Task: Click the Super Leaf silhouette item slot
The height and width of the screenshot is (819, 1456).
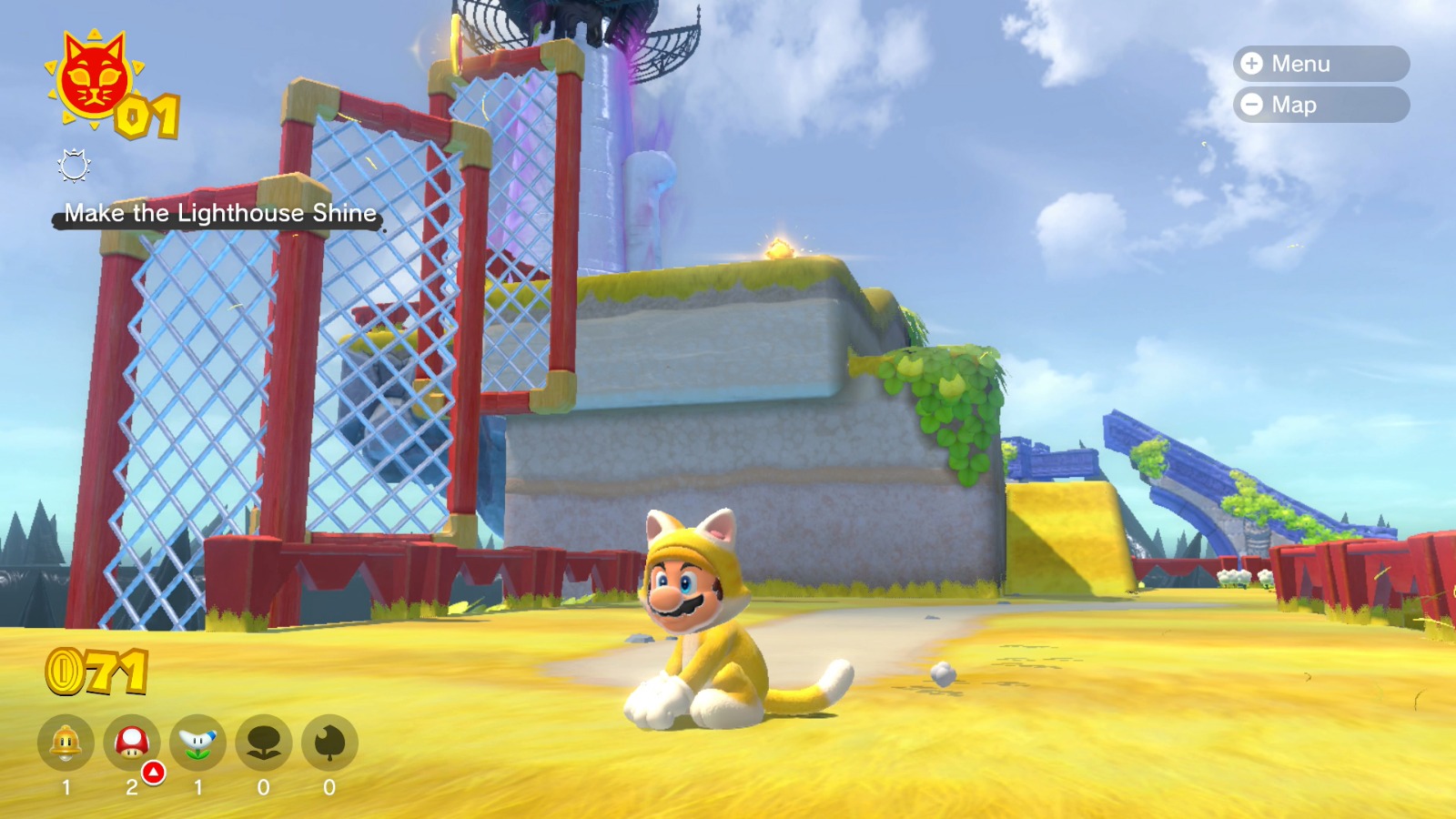Action: click(x=329, y=743)
